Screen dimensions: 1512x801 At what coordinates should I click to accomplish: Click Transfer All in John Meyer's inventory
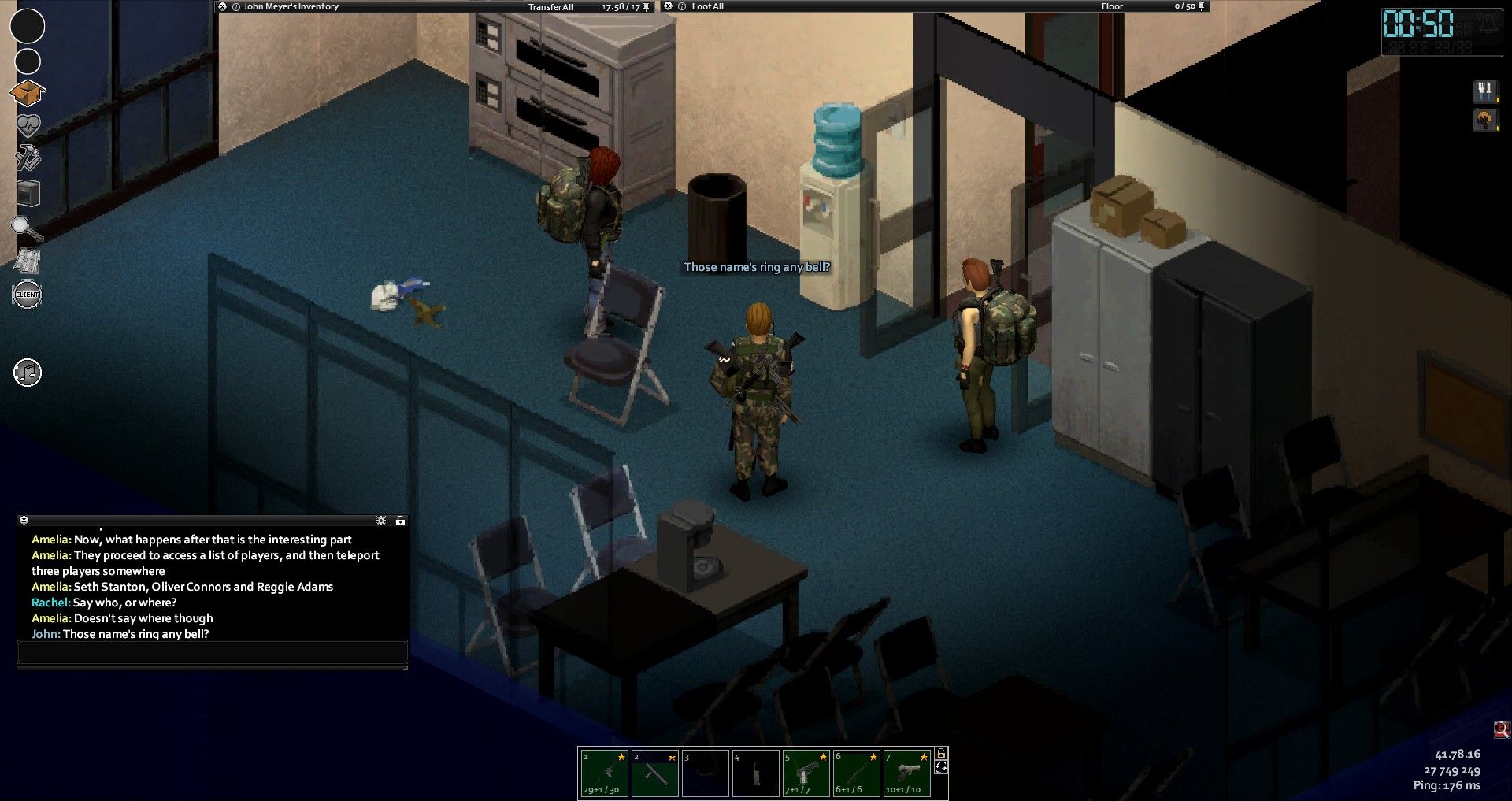[550, 7]
